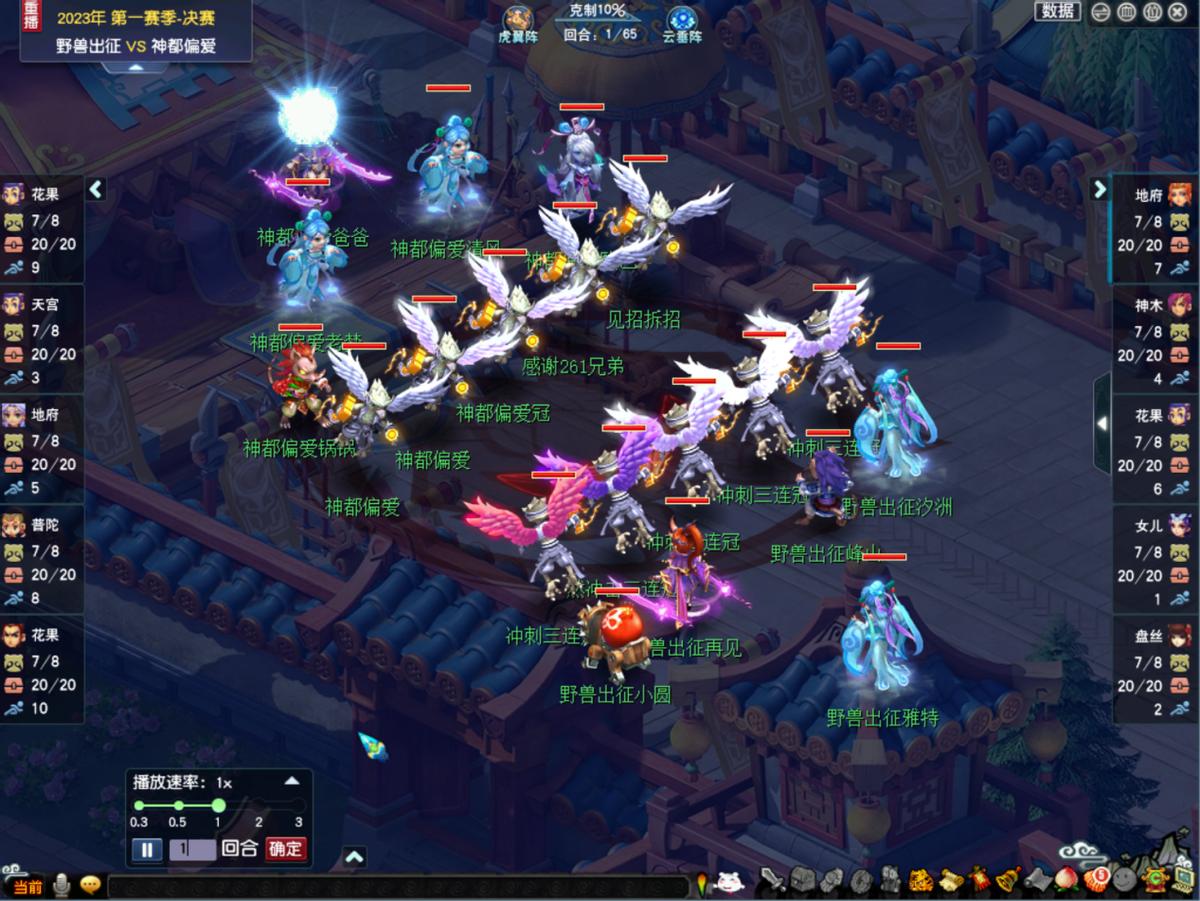1200x901 pixels.
Task: Open the 数据 data panel
Action: (1057, 11)
